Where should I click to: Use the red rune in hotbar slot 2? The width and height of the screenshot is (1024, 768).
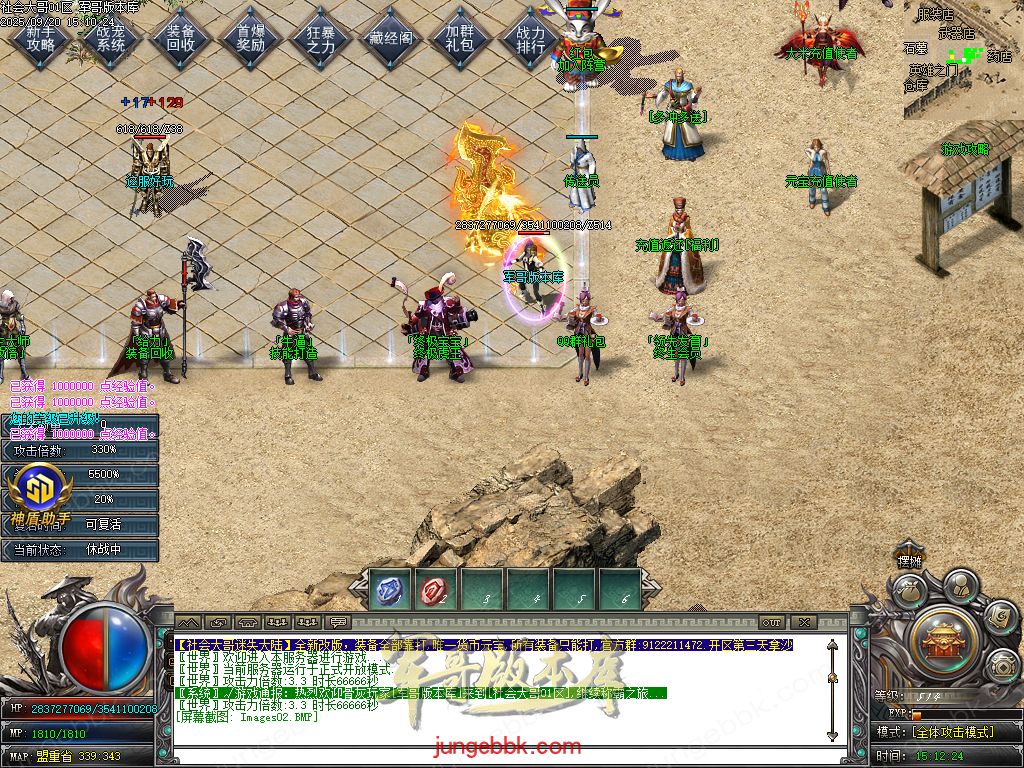tap(435, 590)
